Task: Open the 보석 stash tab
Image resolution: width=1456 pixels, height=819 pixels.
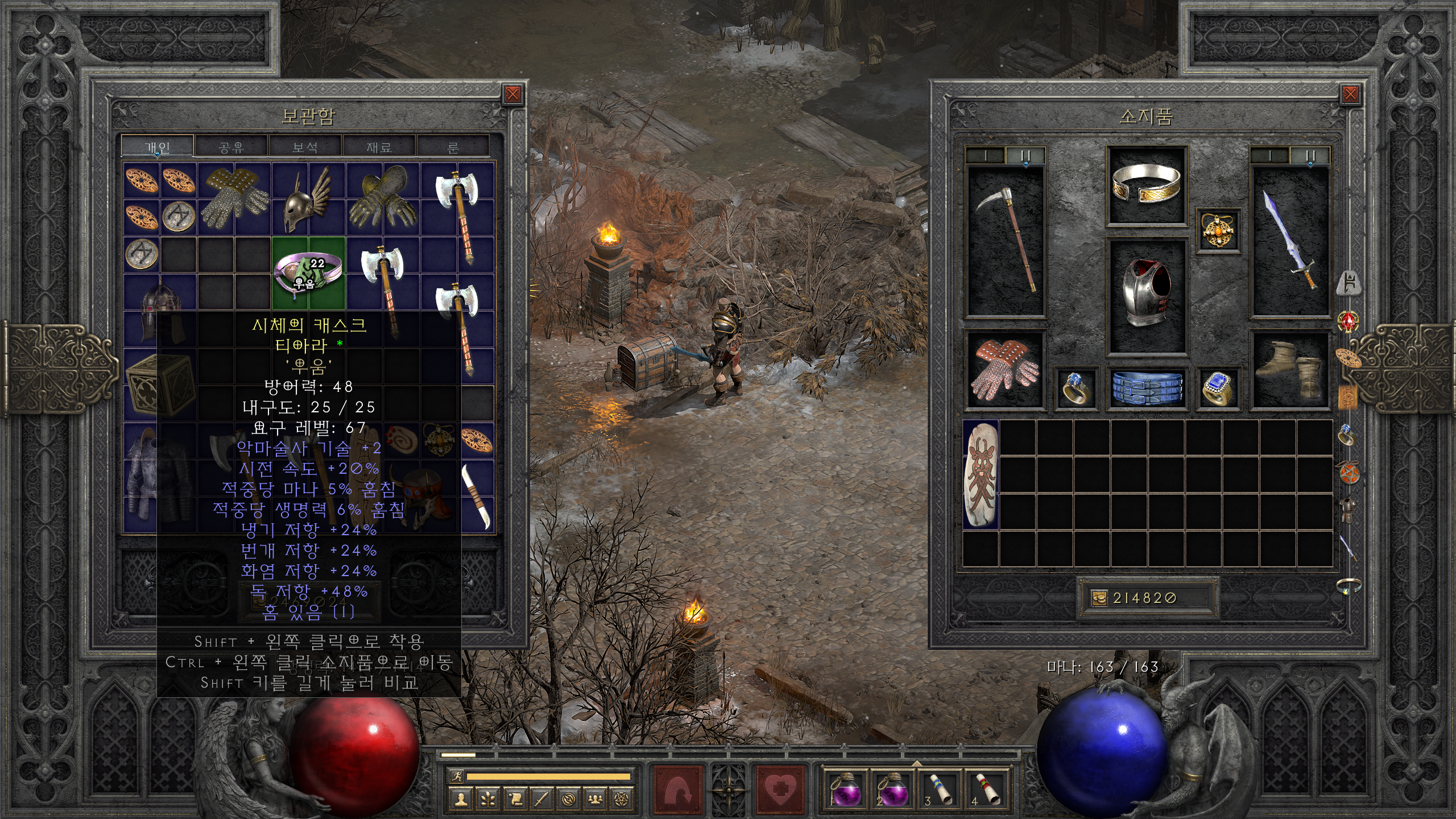Action: [305, 147]
